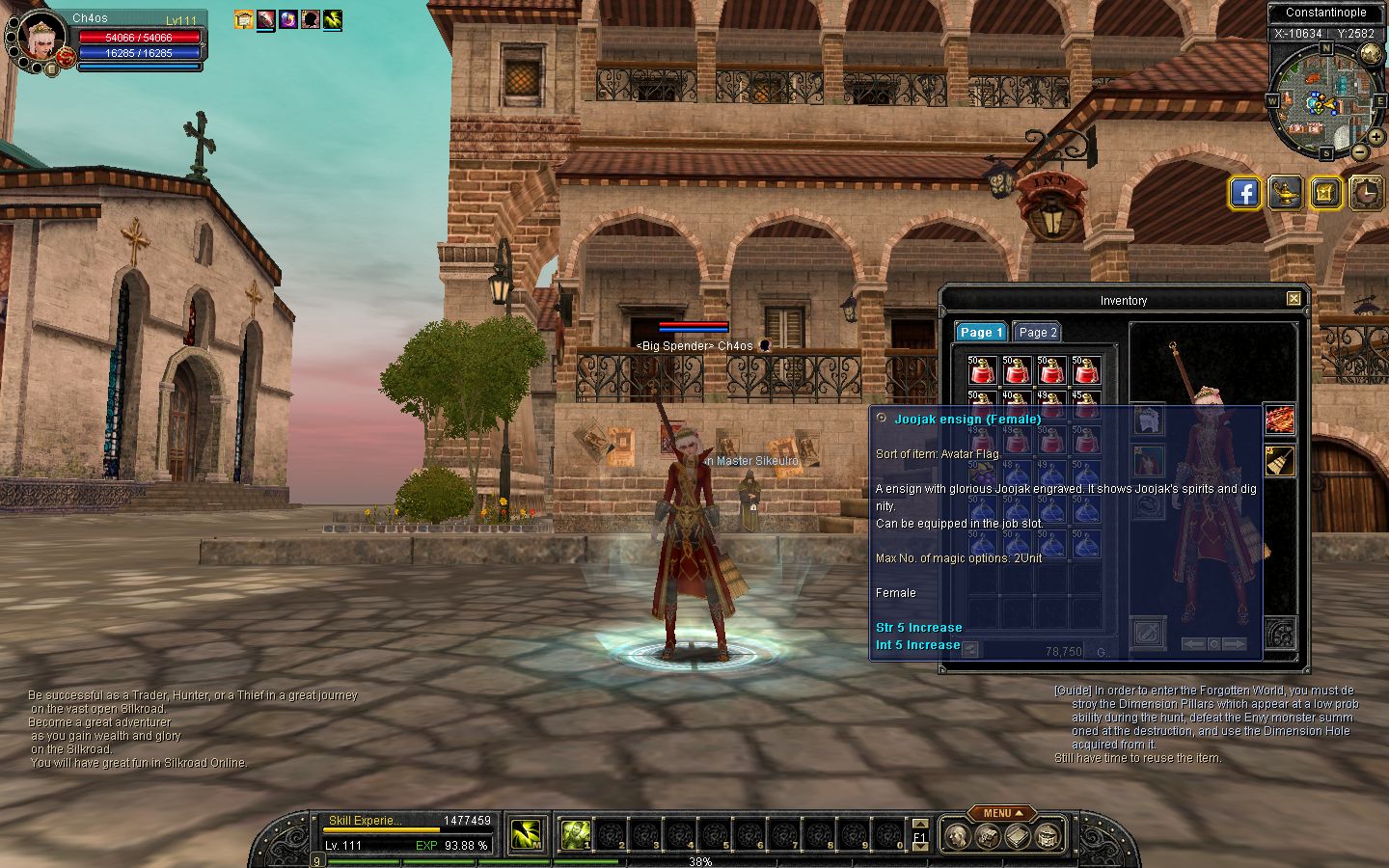This screenshot has width=1389, height=868.
Task: Open the Facebook button
Action: (x=1245, y=193)
